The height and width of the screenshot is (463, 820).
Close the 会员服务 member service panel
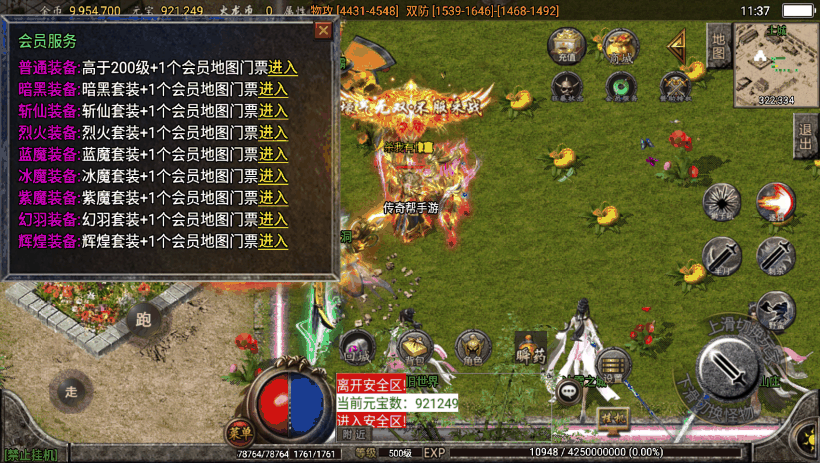323,30
